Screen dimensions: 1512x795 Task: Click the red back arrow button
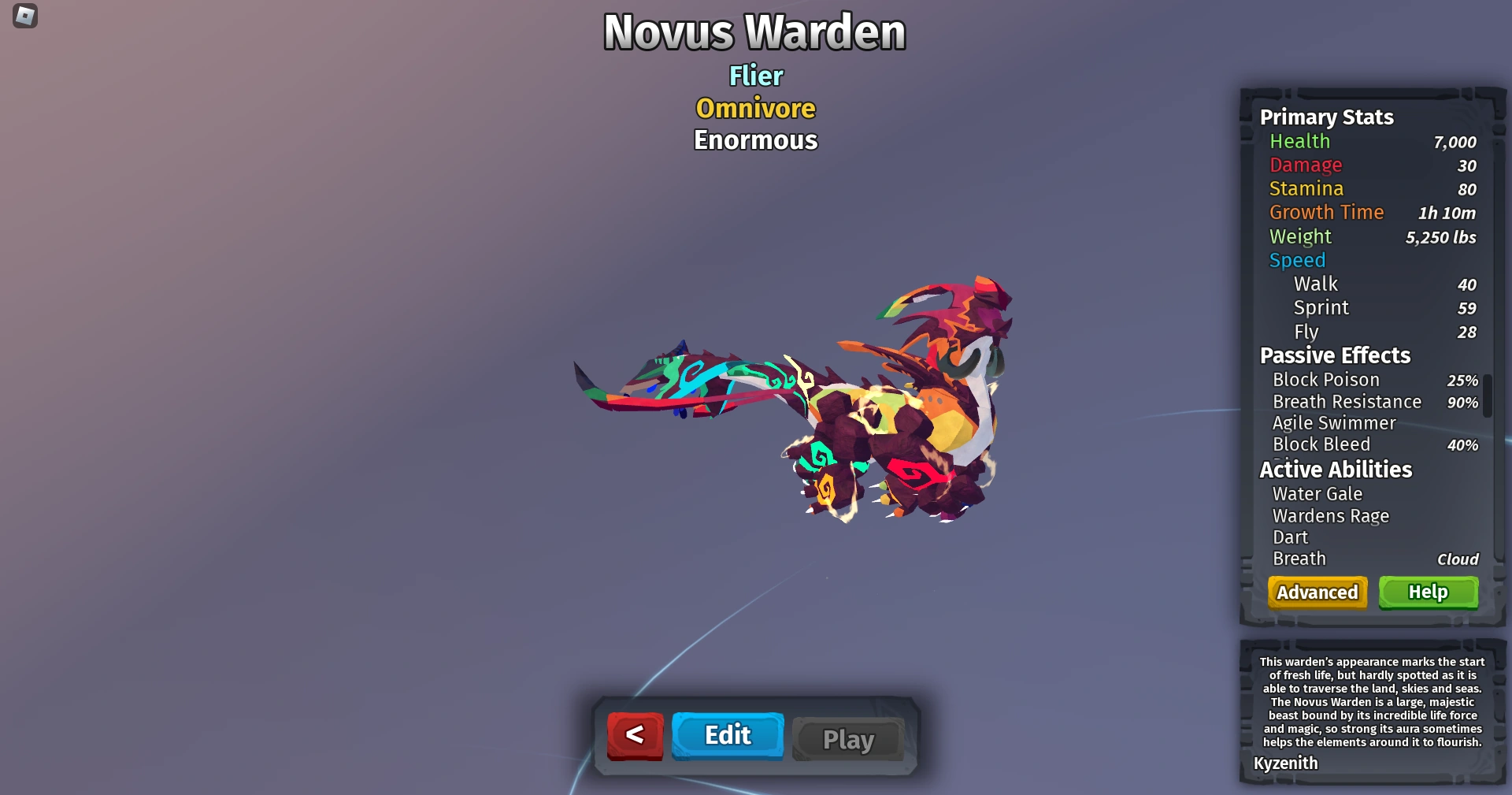(x=635, y=735)
